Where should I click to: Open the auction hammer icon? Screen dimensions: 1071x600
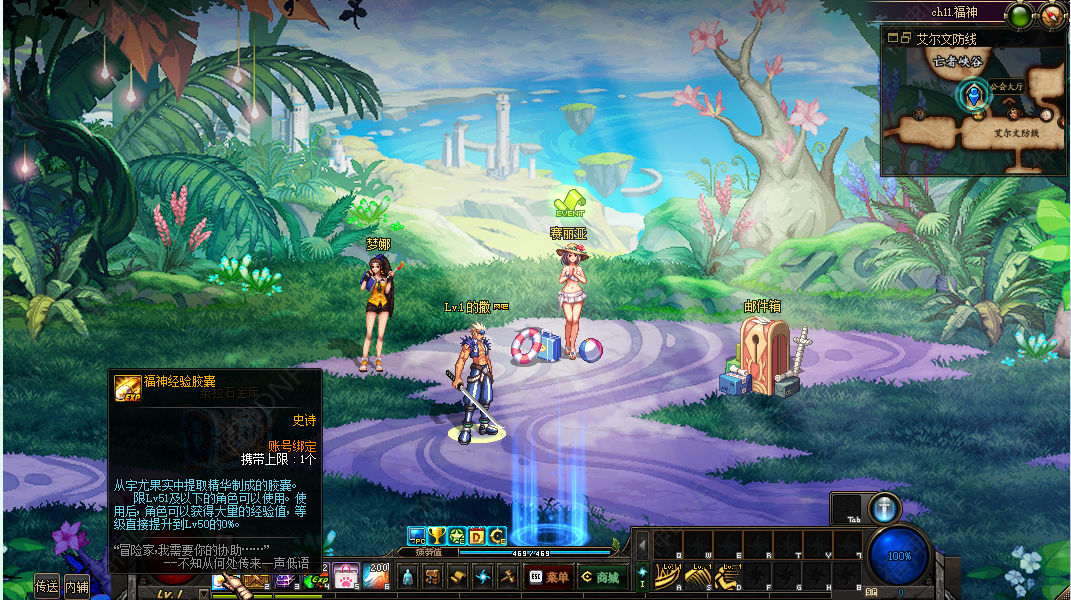pyautogui.click(x=507, y=577)
